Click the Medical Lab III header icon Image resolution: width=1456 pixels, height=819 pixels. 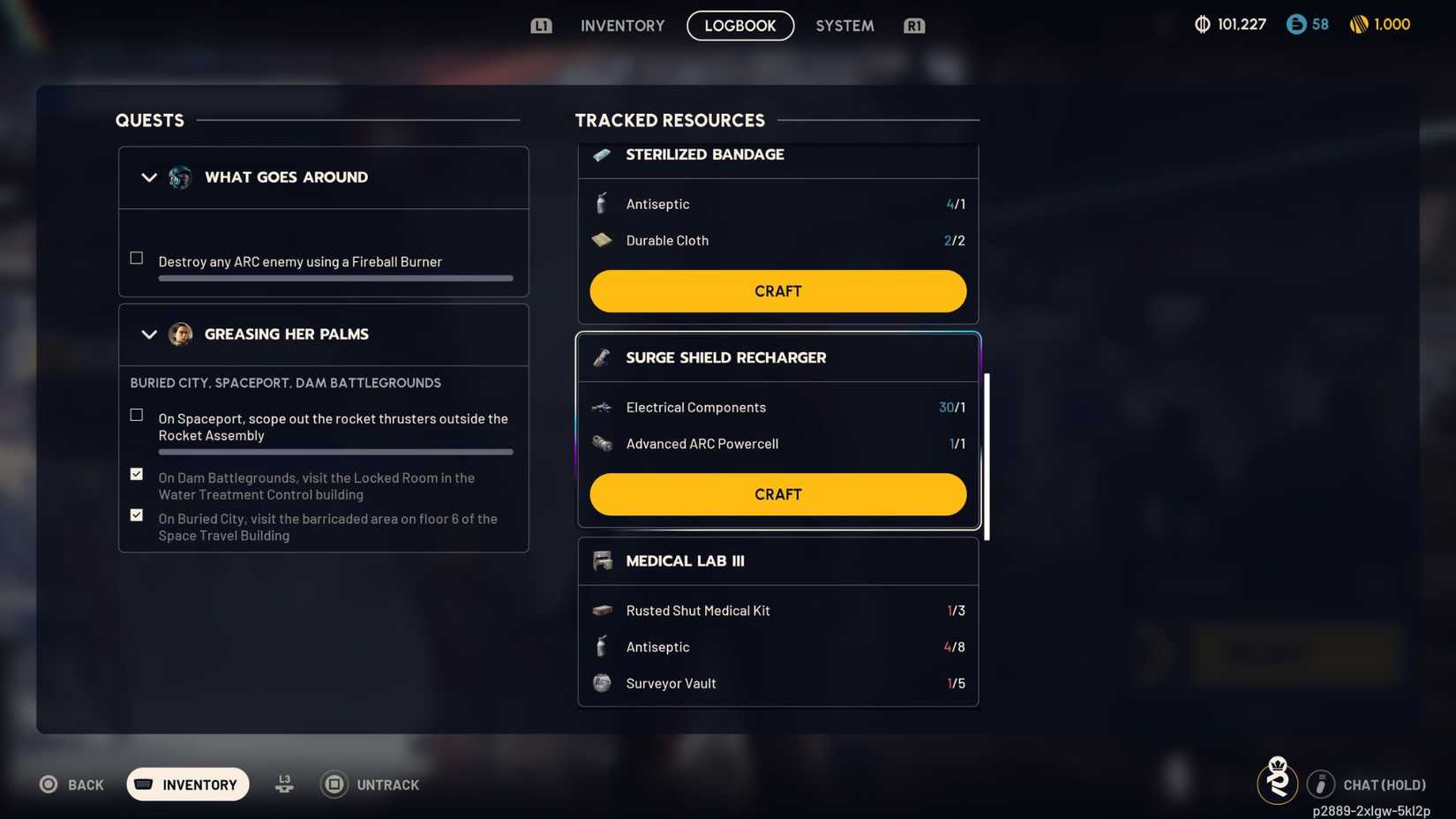click(x=603, y=560)
